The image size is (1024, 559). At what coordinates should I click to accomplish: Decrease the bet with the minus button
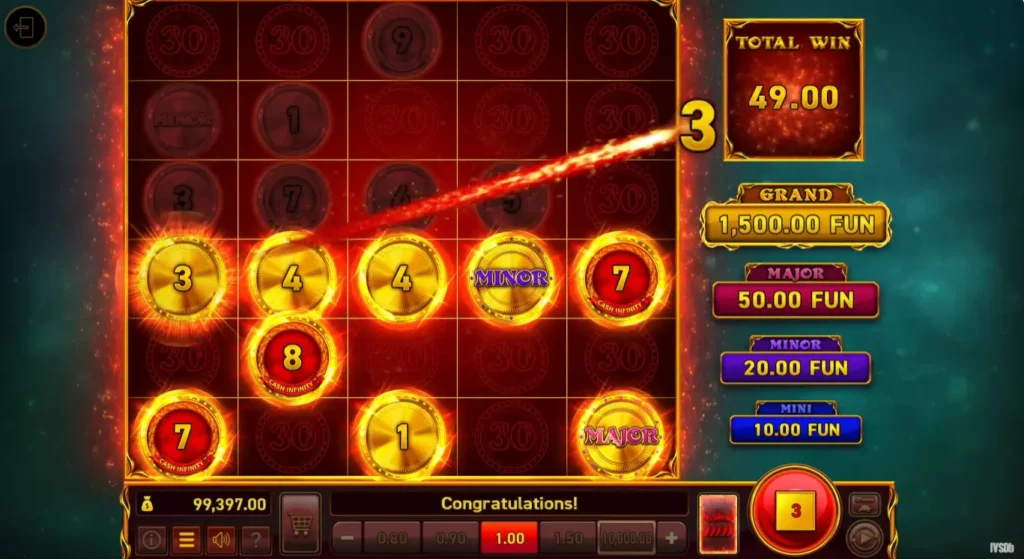point(346,537)
